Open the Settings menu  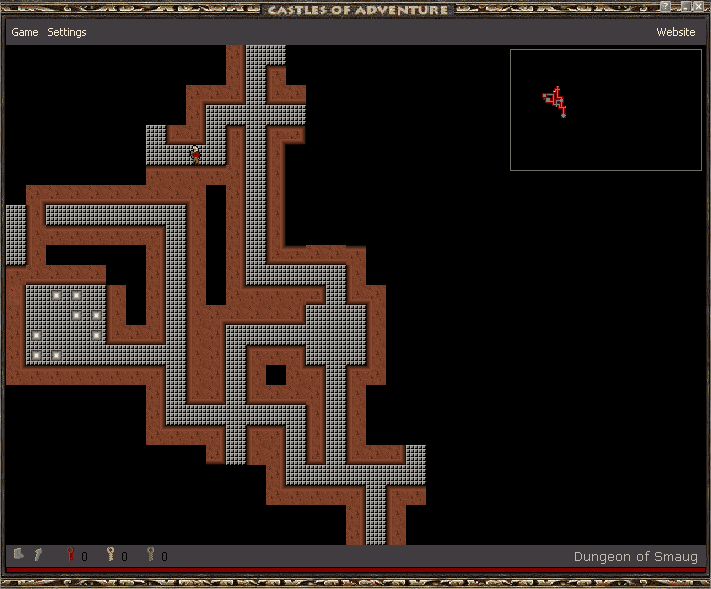(67, 32)
